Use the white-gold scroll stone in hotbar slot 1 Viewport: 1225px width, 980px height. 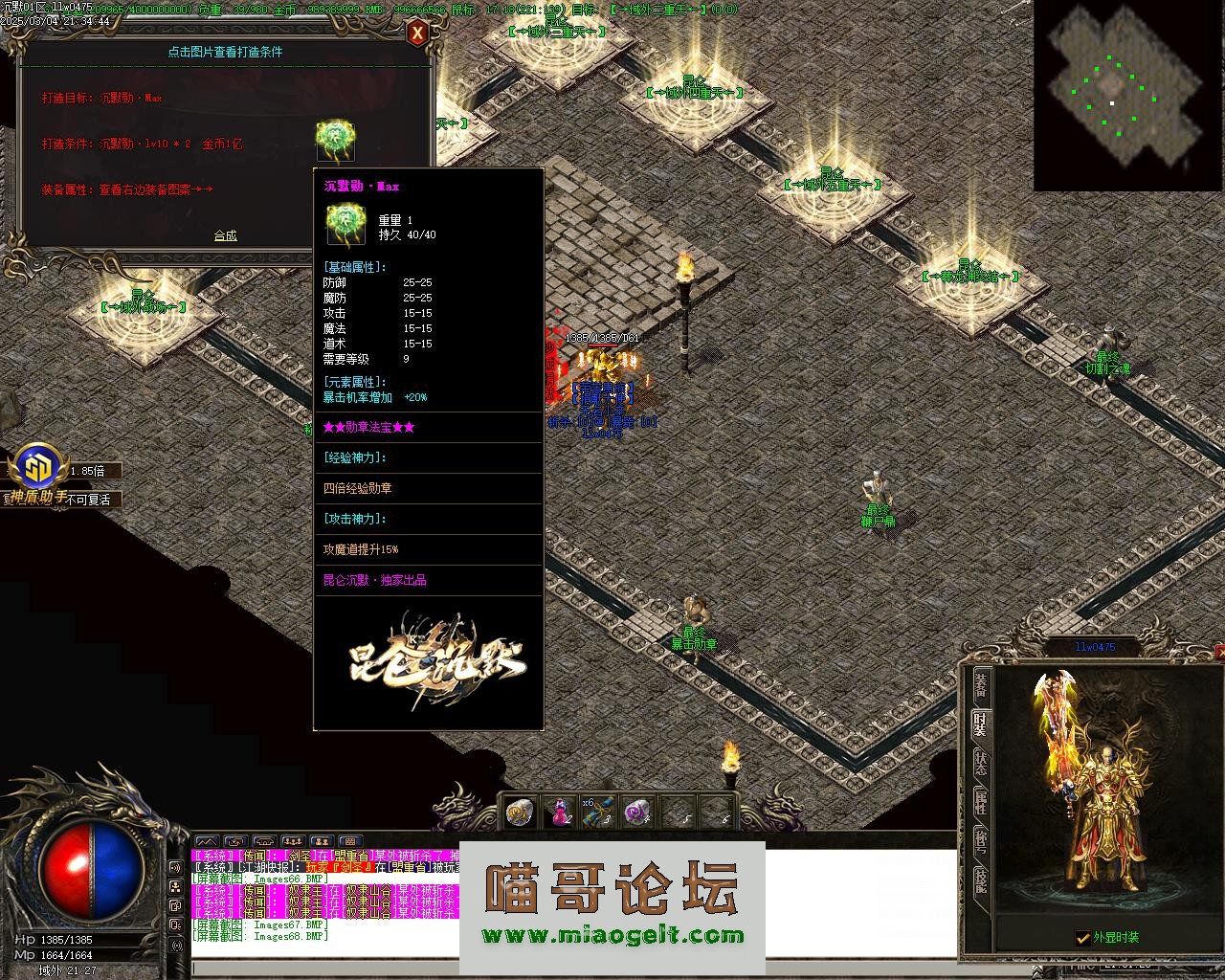point(521,813)
